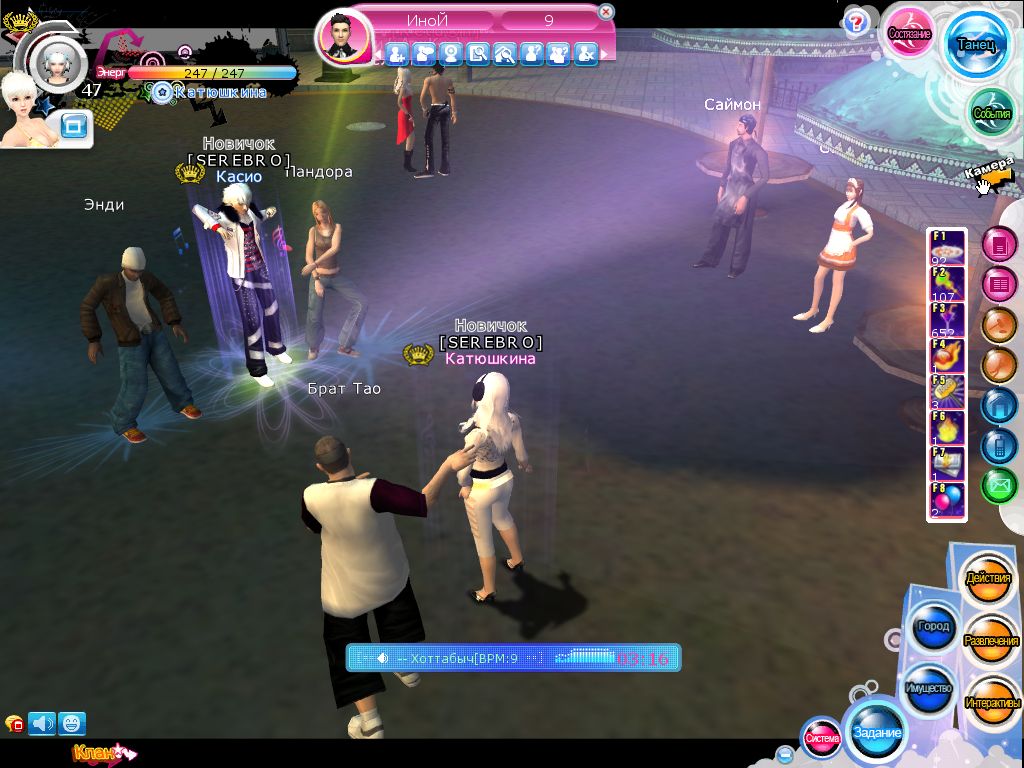Open the Состязание competition menu
This screenshot has height=768, width=1024.
point(909,33)
